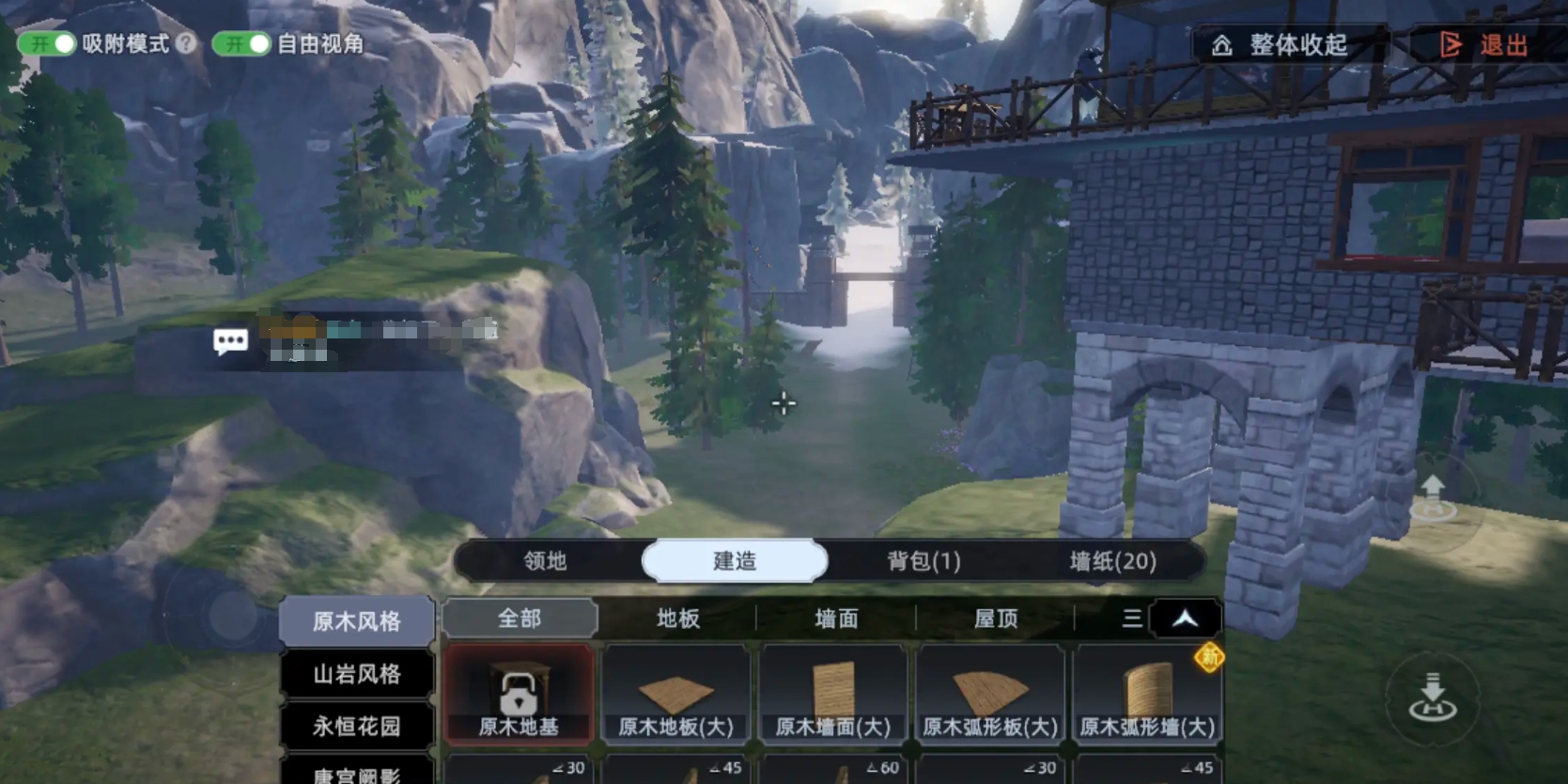Click the house icon on 整体收起
Viewport: 1568px width, 784px height.
[x=1221, y=45]
